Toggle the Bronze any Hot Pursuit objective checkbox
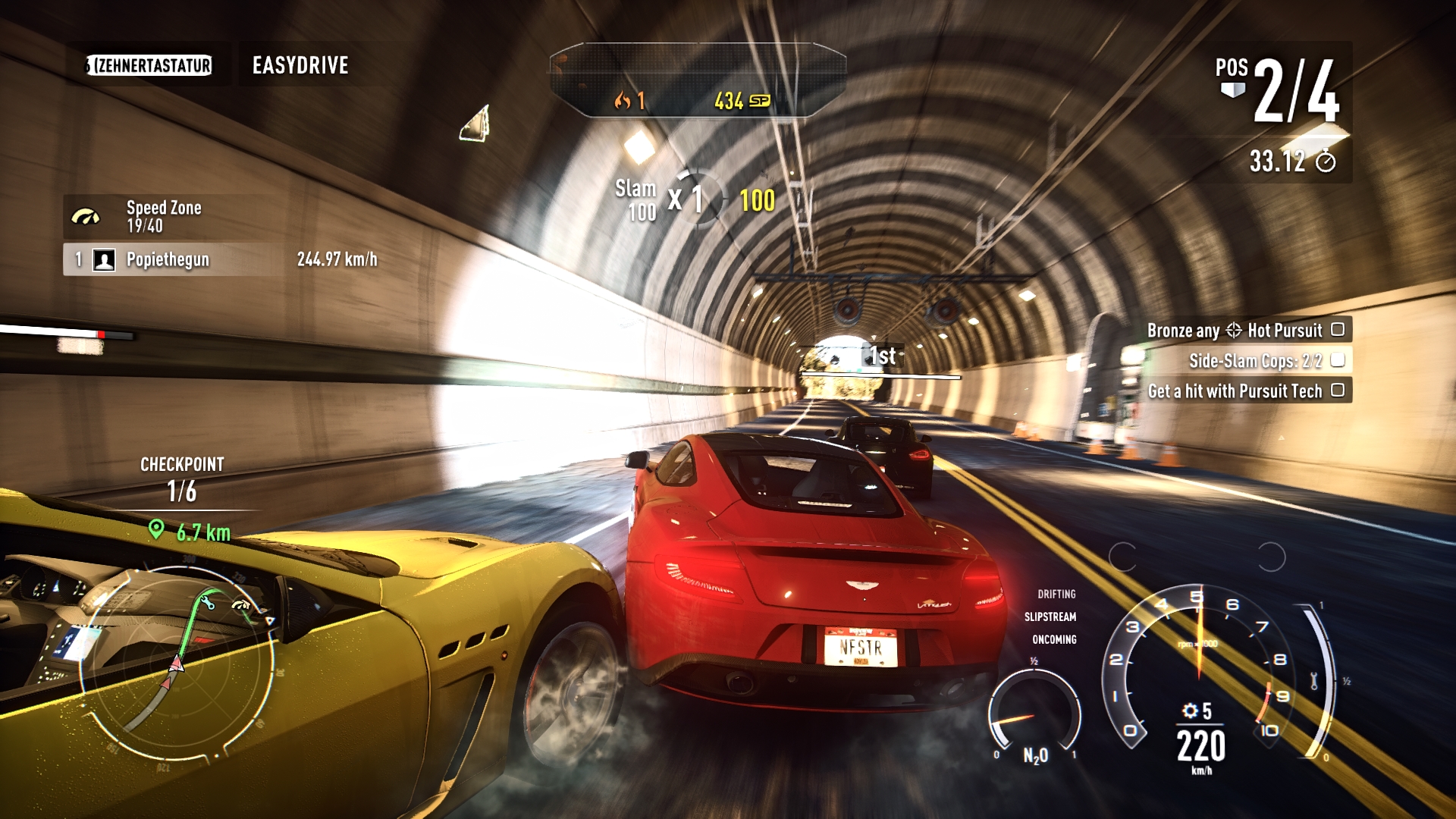Image resolution: width=1456 pixels, height=819 pixels. point(1338,329)
